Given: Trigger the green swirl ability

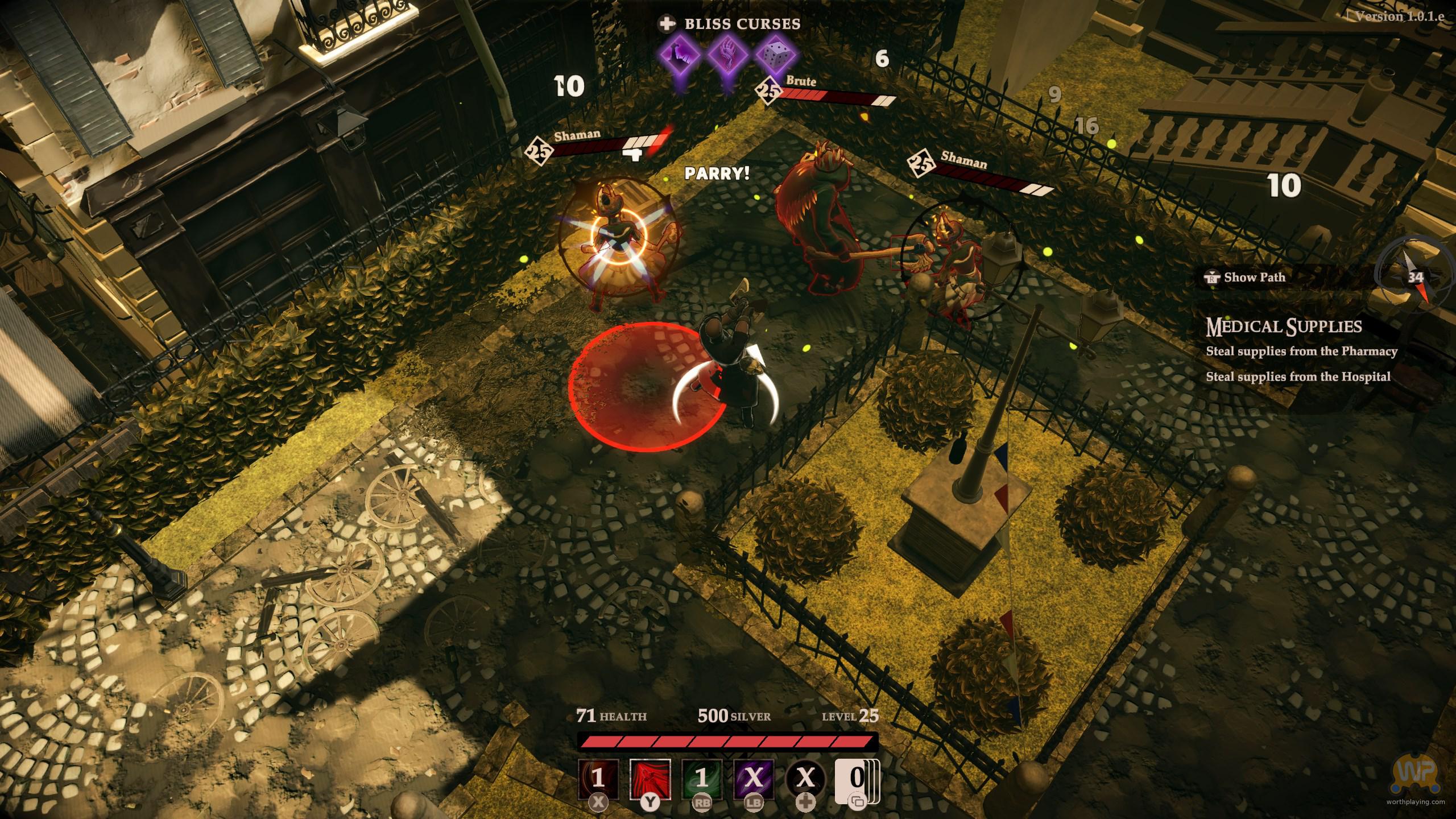Looking at the screenshot, I should 702,779.
